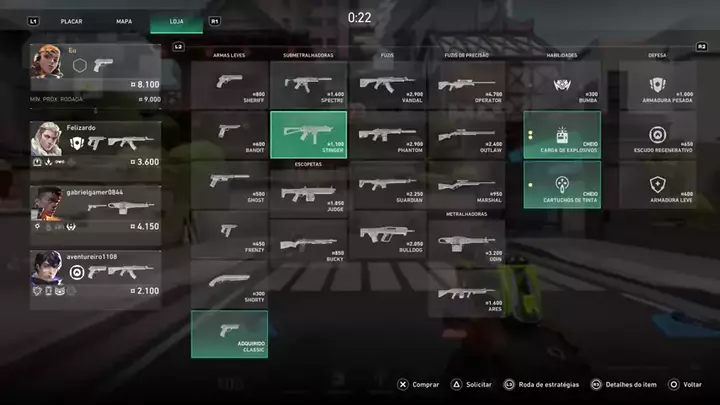Select the highlighted Stinger tile
The width and height of the screenshot is (720, 405).
308,135
